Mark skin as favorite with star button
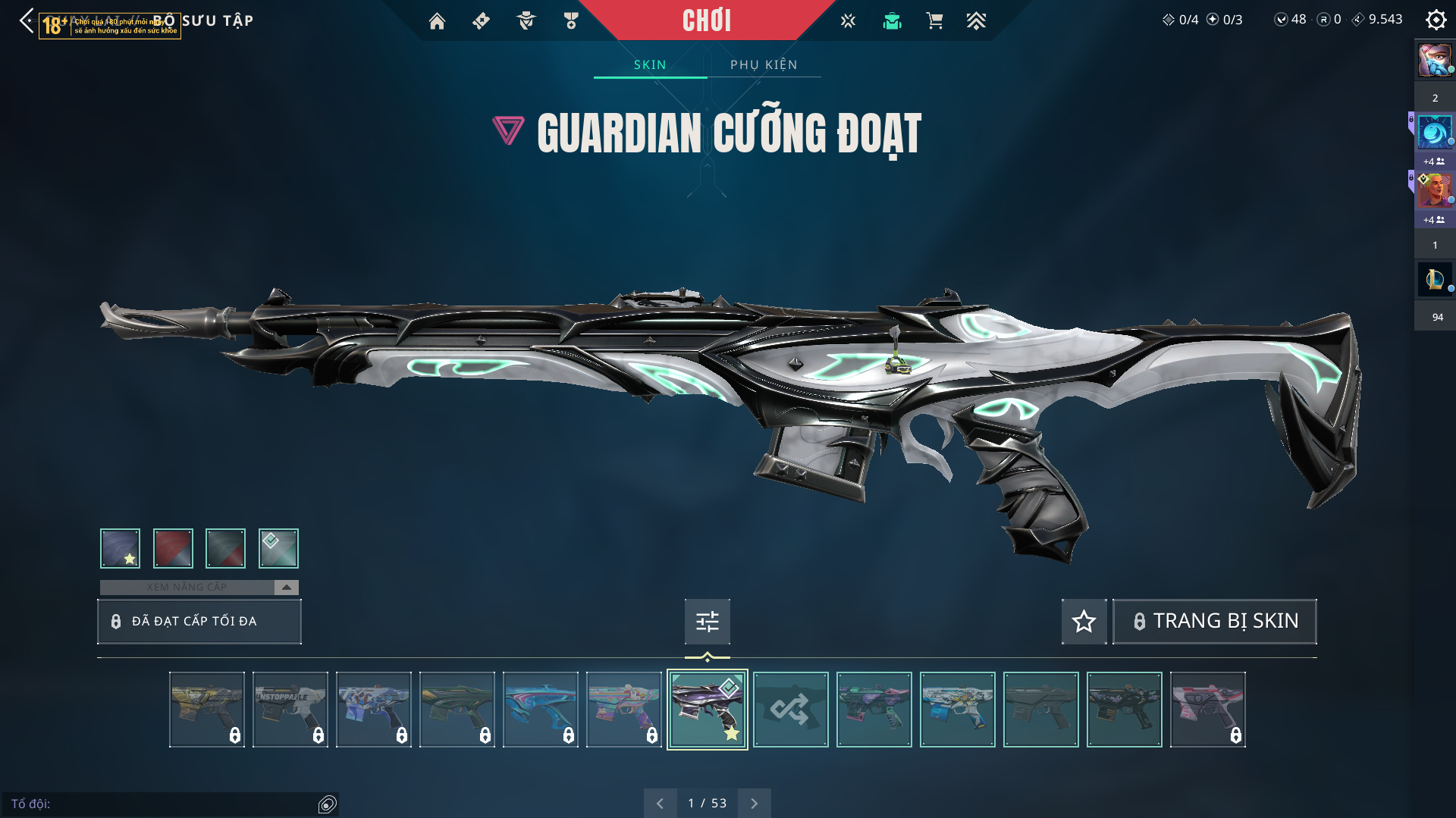1456x818 pixels. pyautogui.click(x=1084, y=622)
